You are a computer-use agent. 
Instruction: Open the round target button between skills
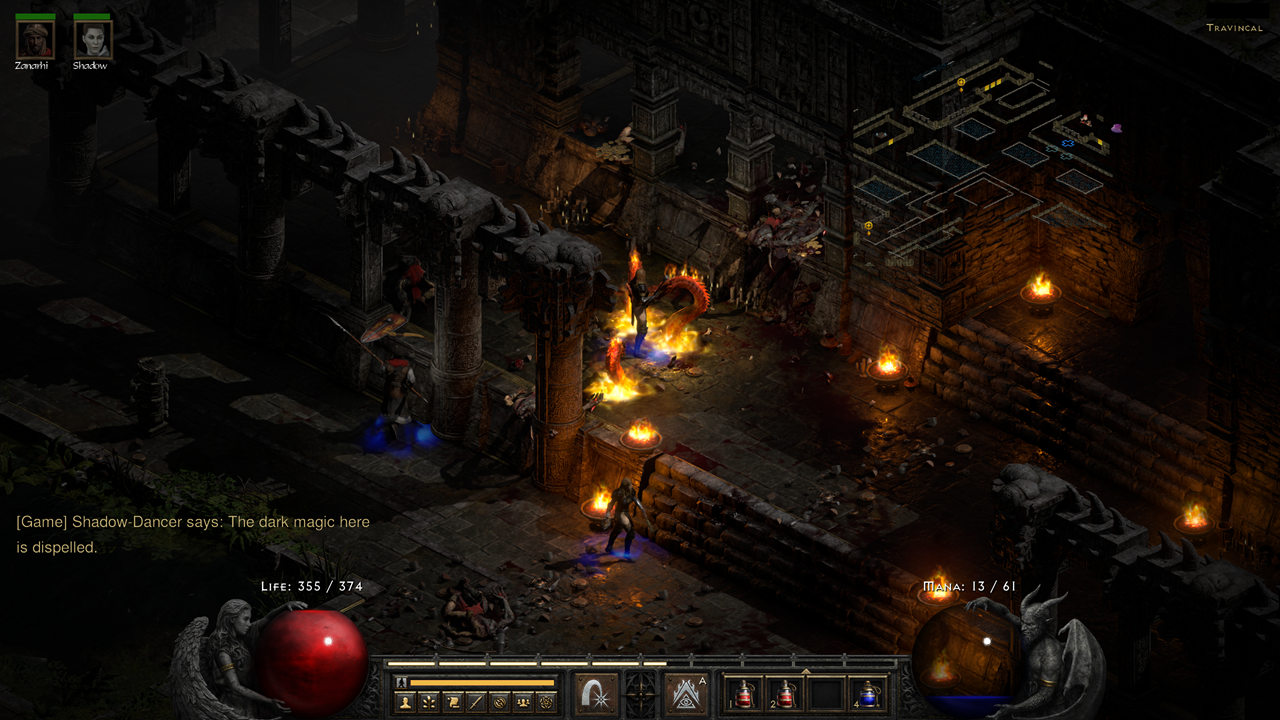[x=641, y=694]
